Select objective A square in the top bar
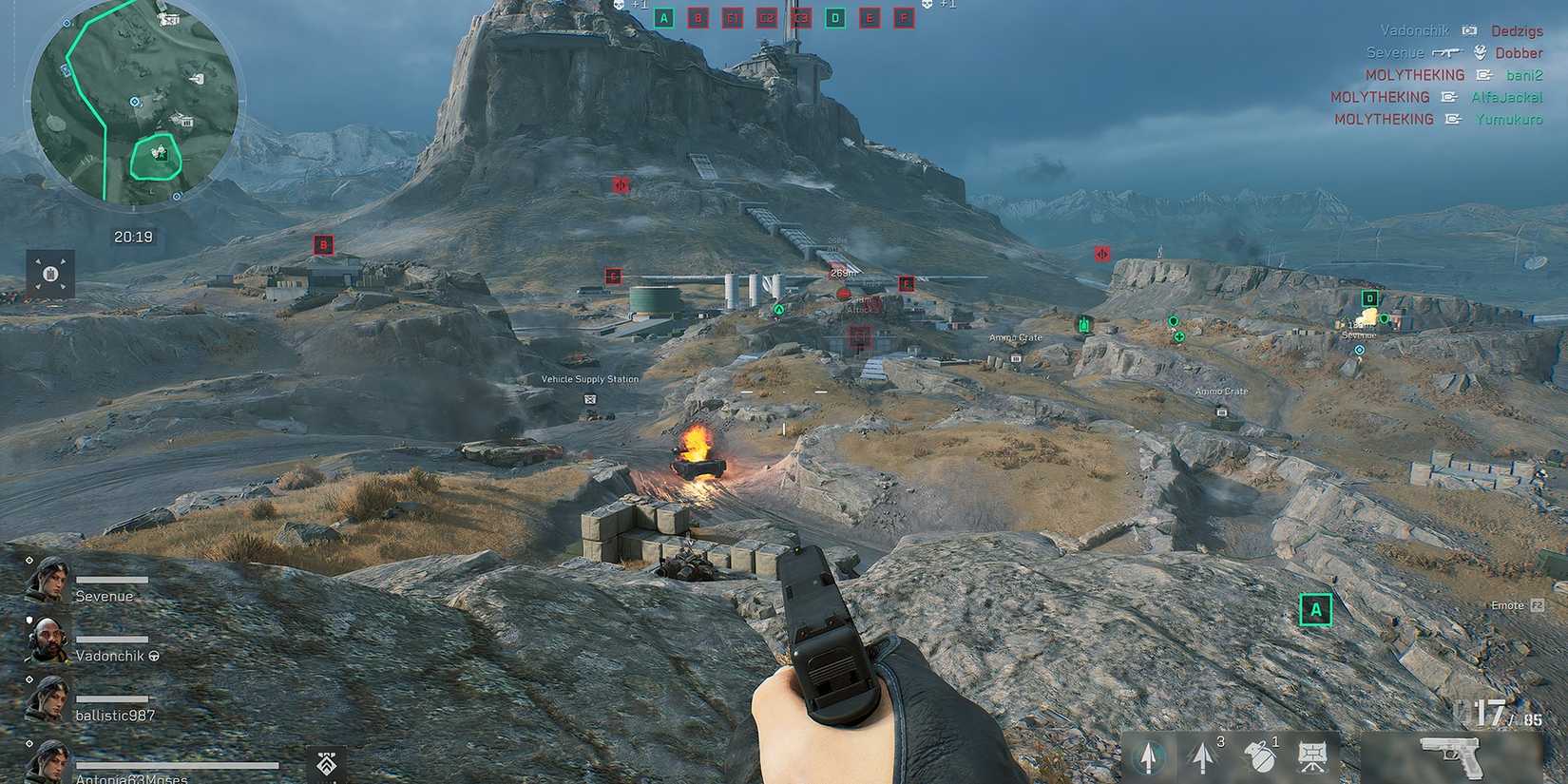Screen dimensions: 1568x784 [663, 17]
